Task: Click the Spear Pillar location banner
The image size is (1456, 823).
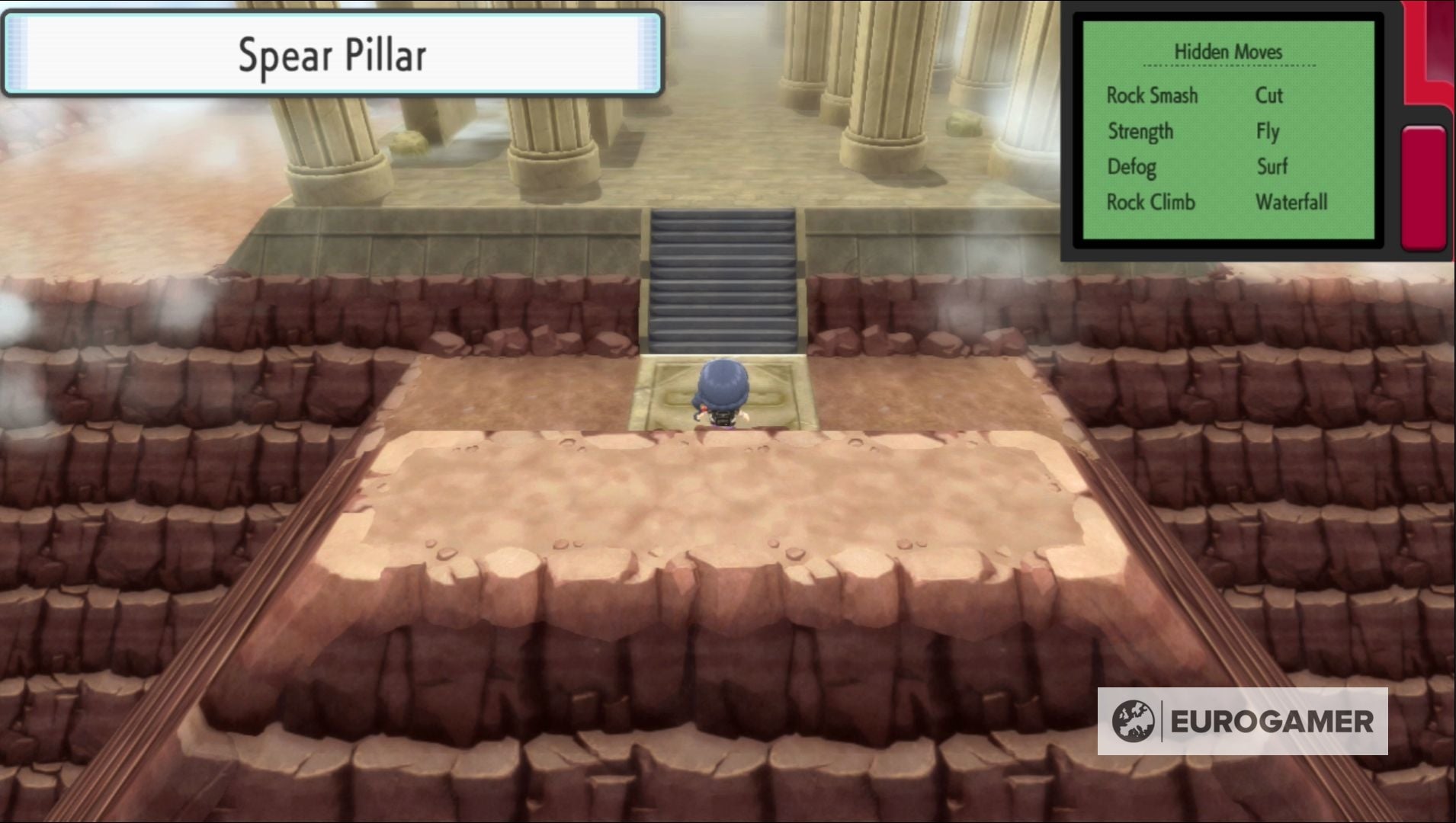Action: tap(332, 53)
